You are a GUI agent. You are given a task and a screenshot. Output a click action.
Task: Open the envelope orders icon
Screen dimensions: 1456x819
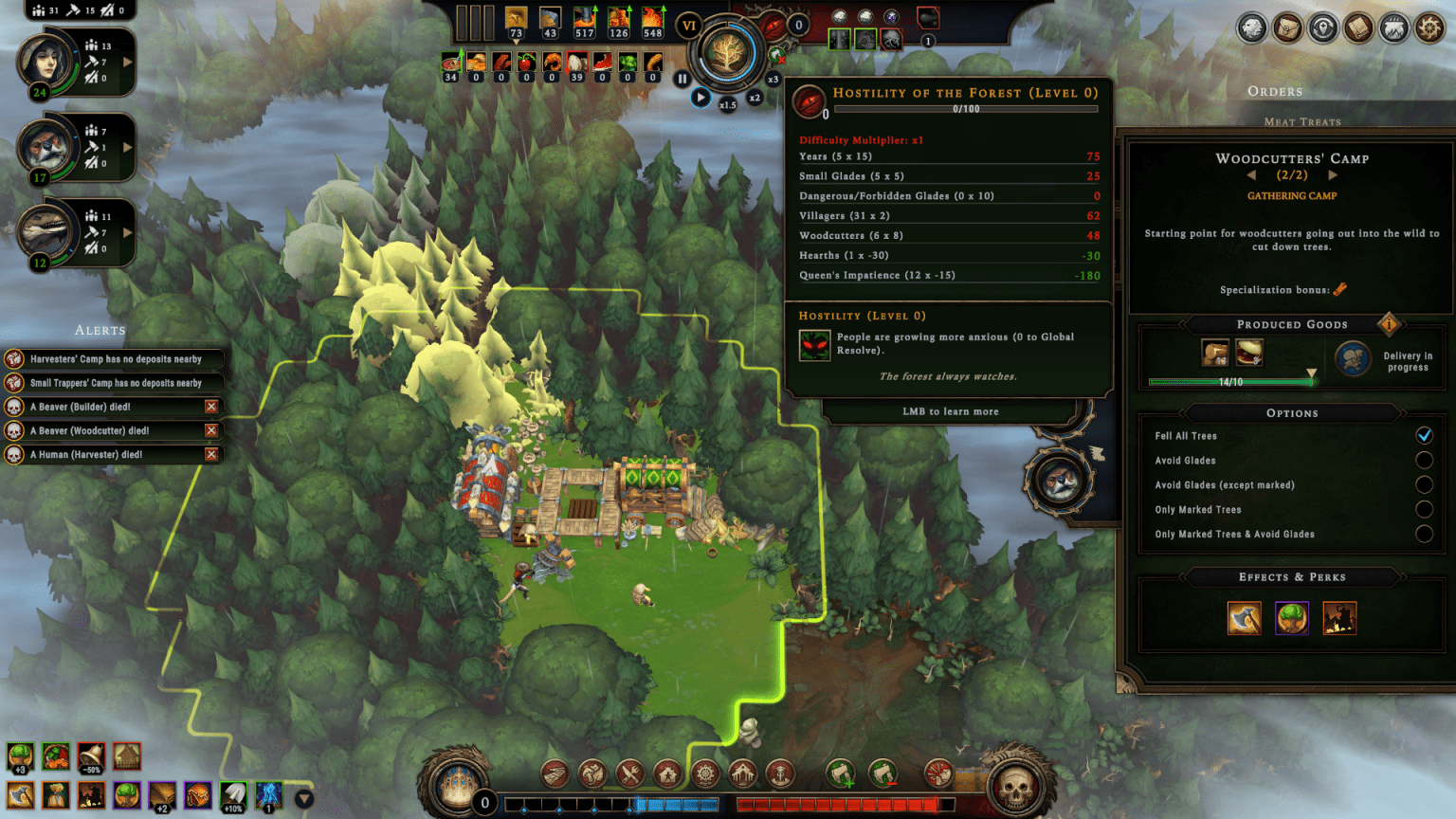click(x=1287, y=28)
